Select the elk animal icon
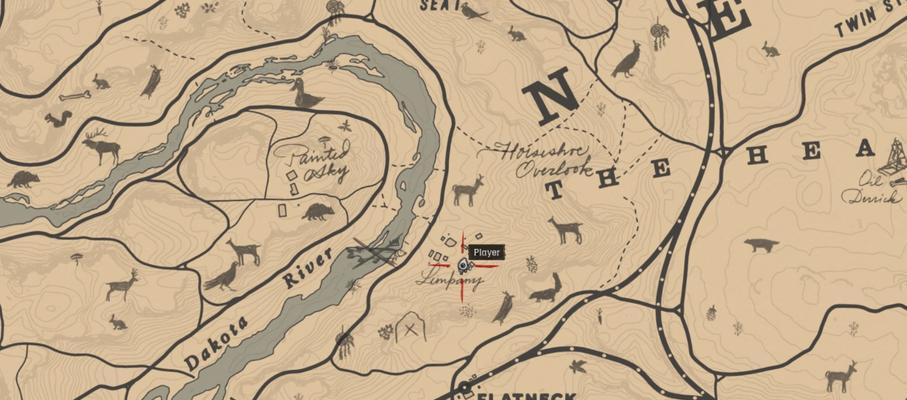The width and height of the screenshot is (907, 400). [x=102, y=147]
